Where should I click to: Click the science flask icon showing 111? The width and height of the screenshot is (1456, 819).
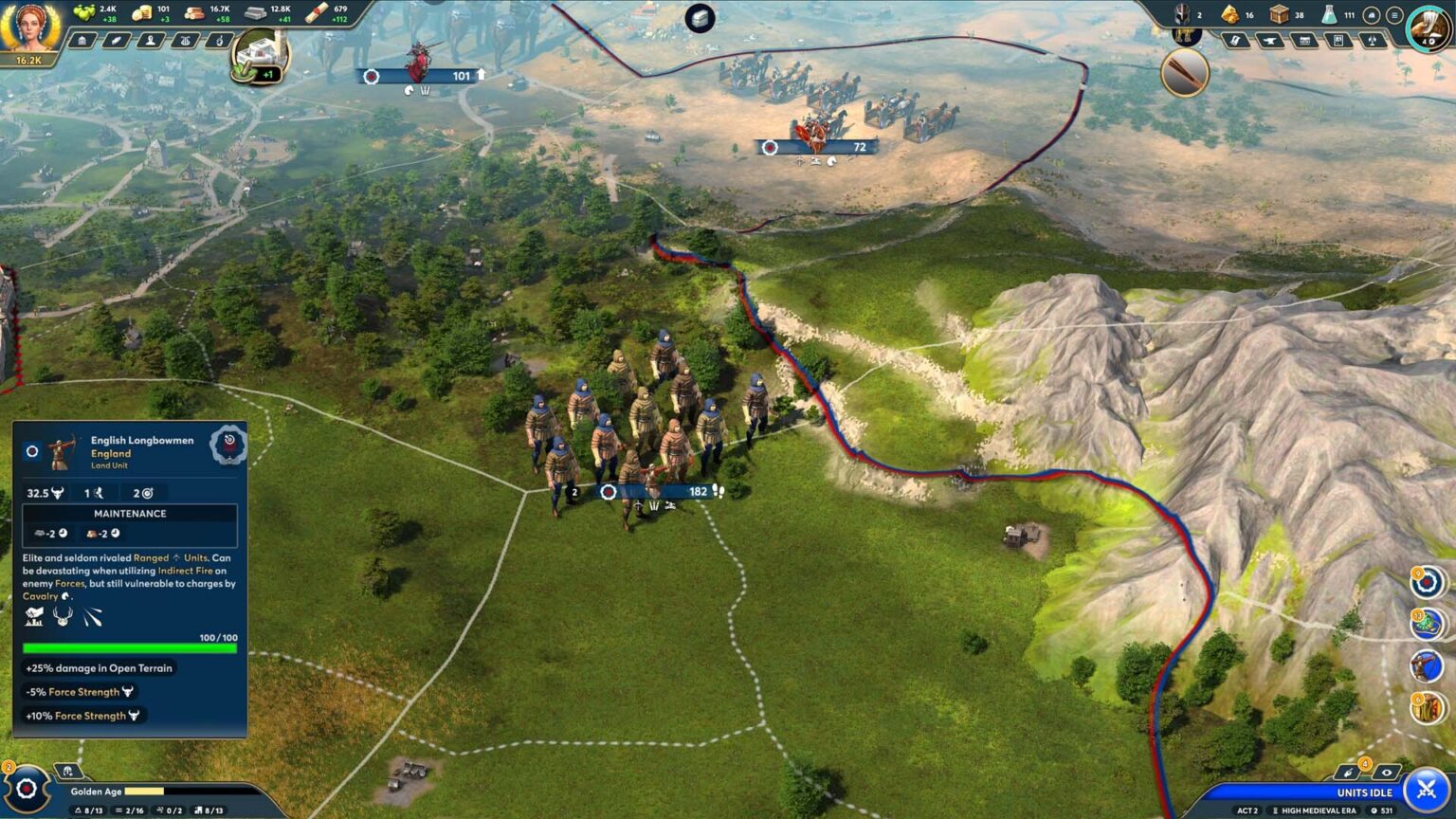(x=1331, y=14)
